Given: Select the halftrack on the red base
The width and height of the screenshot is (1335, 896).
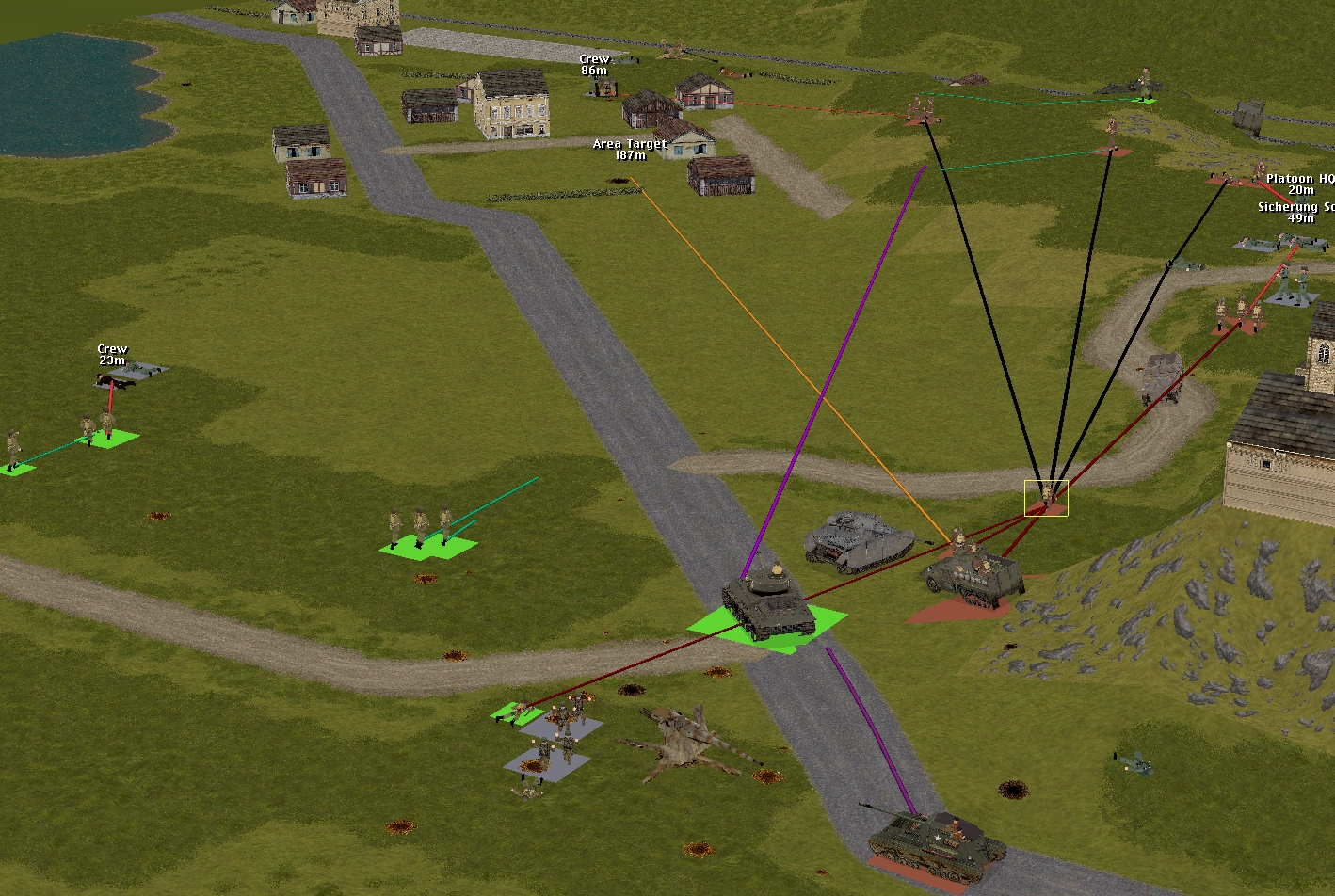Looking at the screenshot, I should coord(973,575).
